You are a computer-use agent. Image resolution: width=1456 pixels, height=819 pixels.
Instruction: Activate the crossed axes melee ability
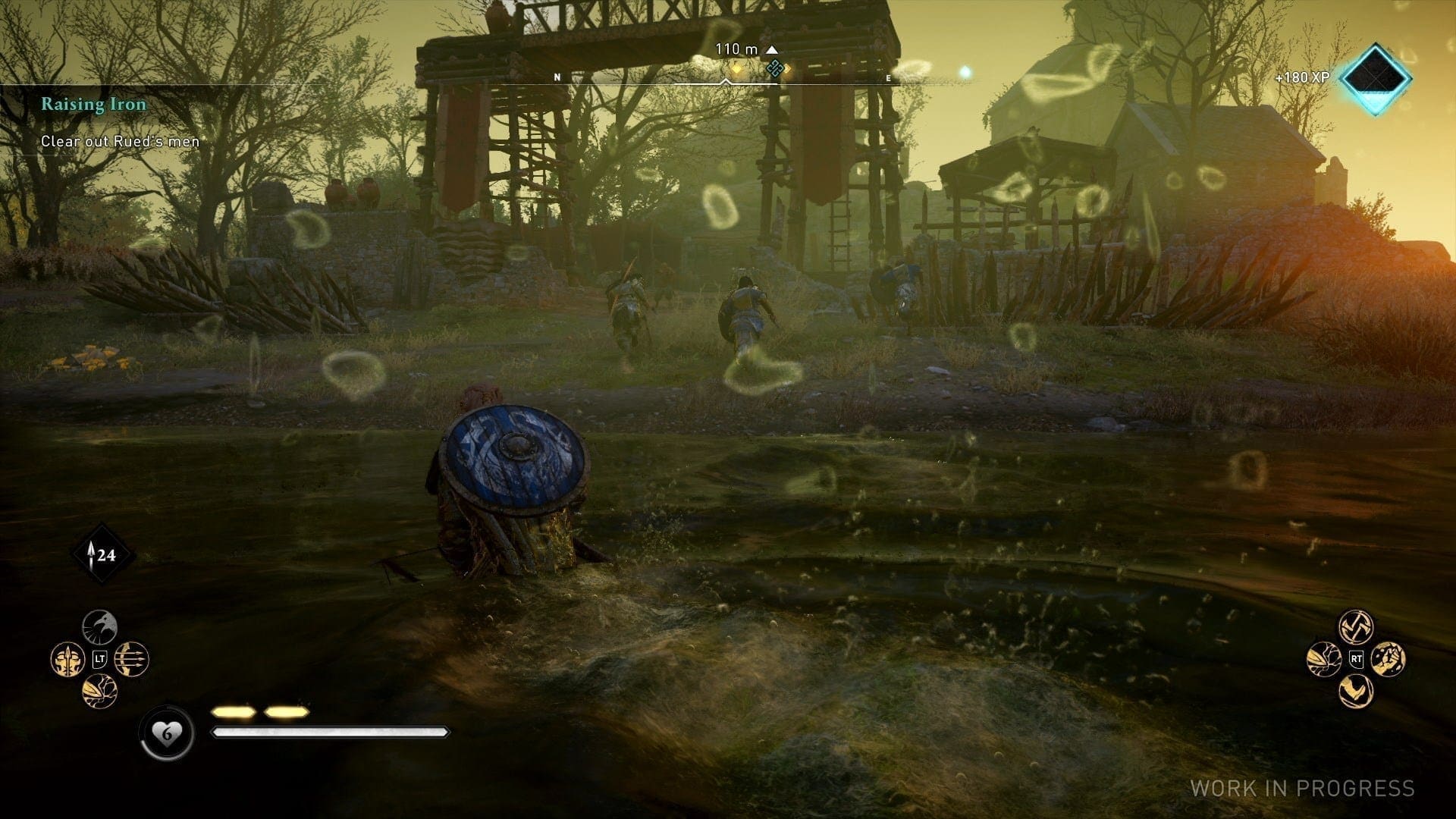tap(1357, 627)
